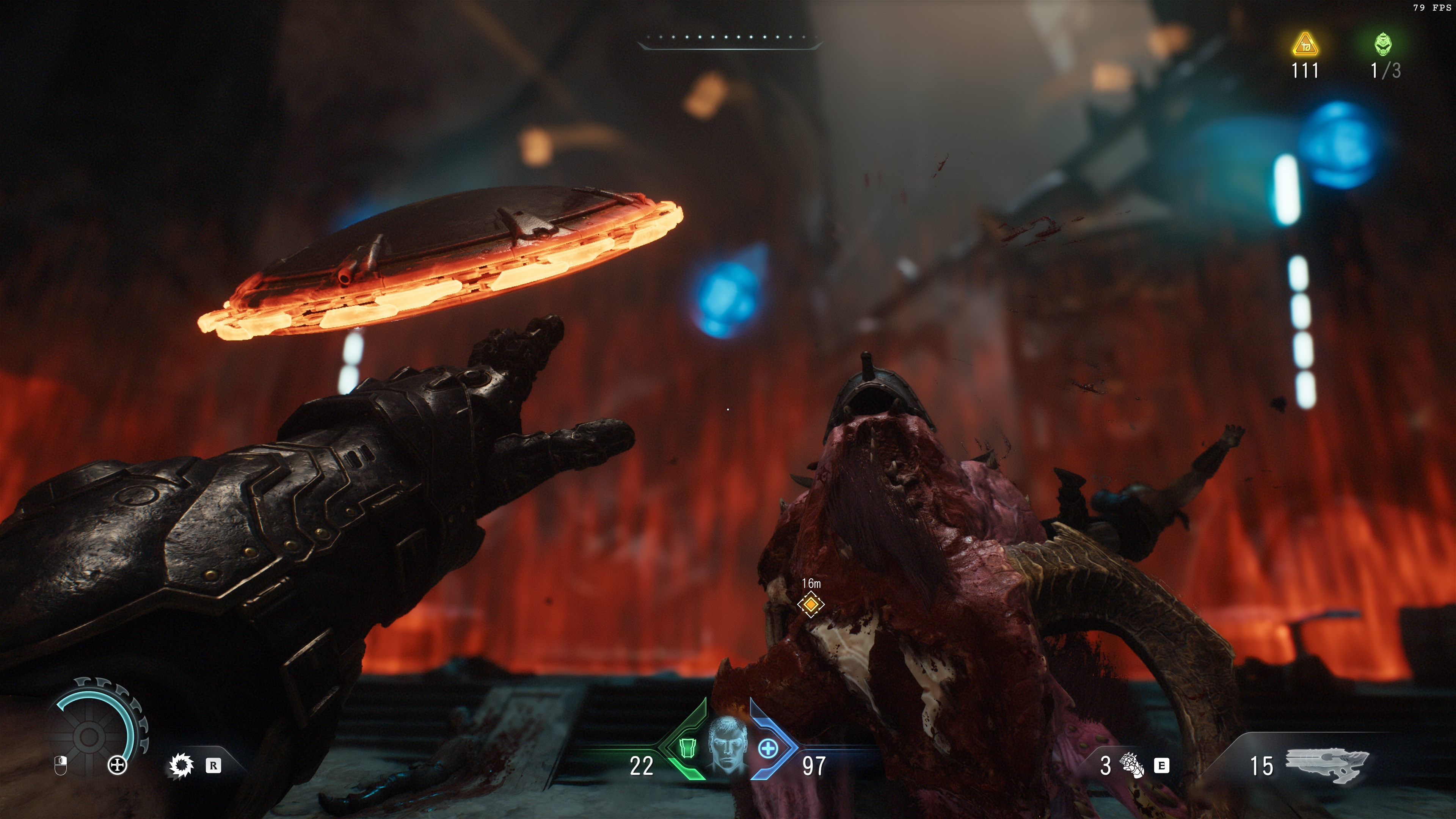Viewport: 1456px width, 819px height.
Task: Select the cross-shaped shield icon
Action: point(117,766)
